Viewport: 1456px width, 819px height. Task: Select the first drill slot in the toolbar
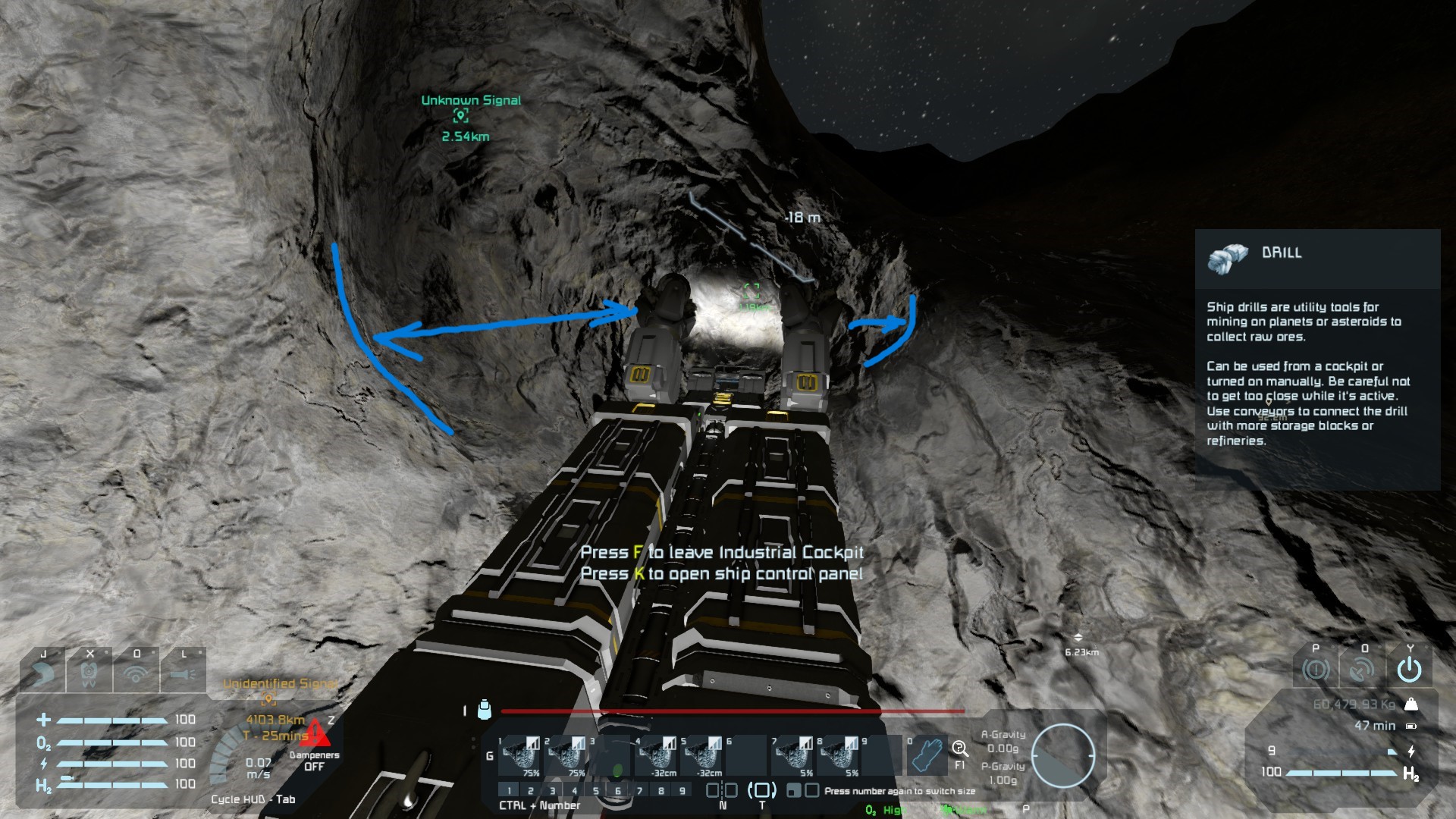pos(520,755)
